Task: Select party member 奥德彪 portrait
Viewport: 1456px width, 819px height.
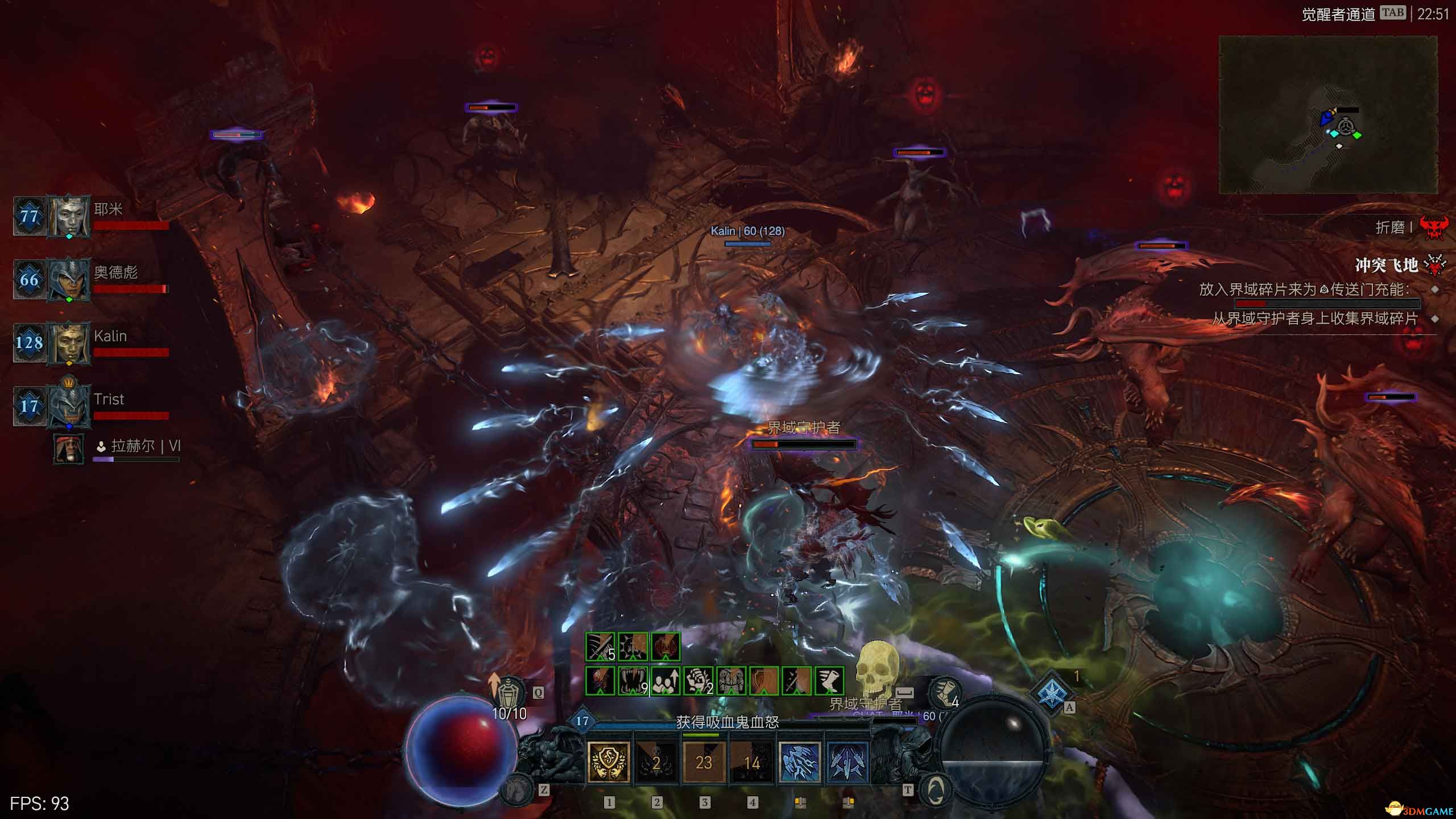Action: (69, 279)
